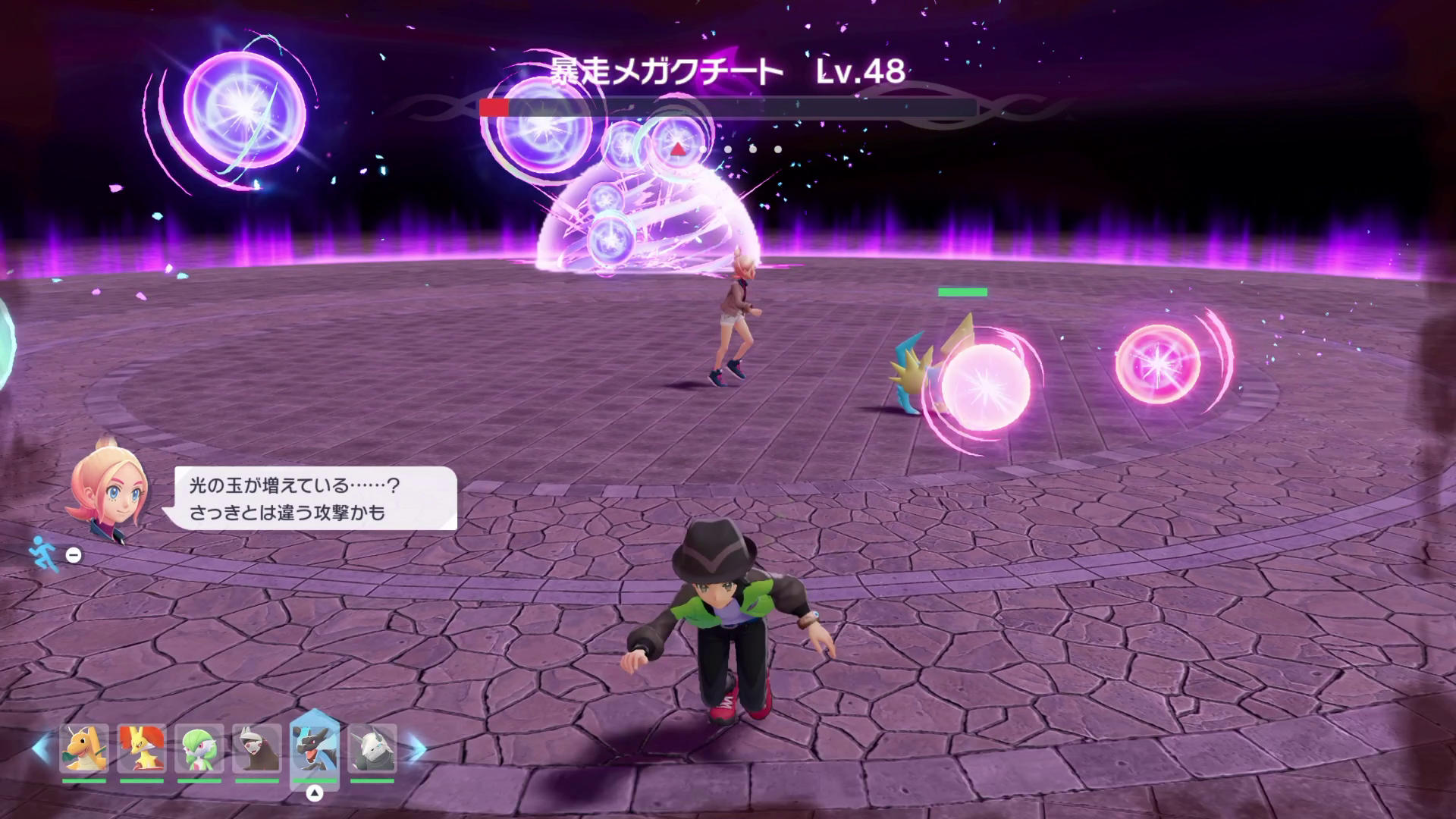Click the party bar's right arrow
1456x819 pixels.
(416, 749)
